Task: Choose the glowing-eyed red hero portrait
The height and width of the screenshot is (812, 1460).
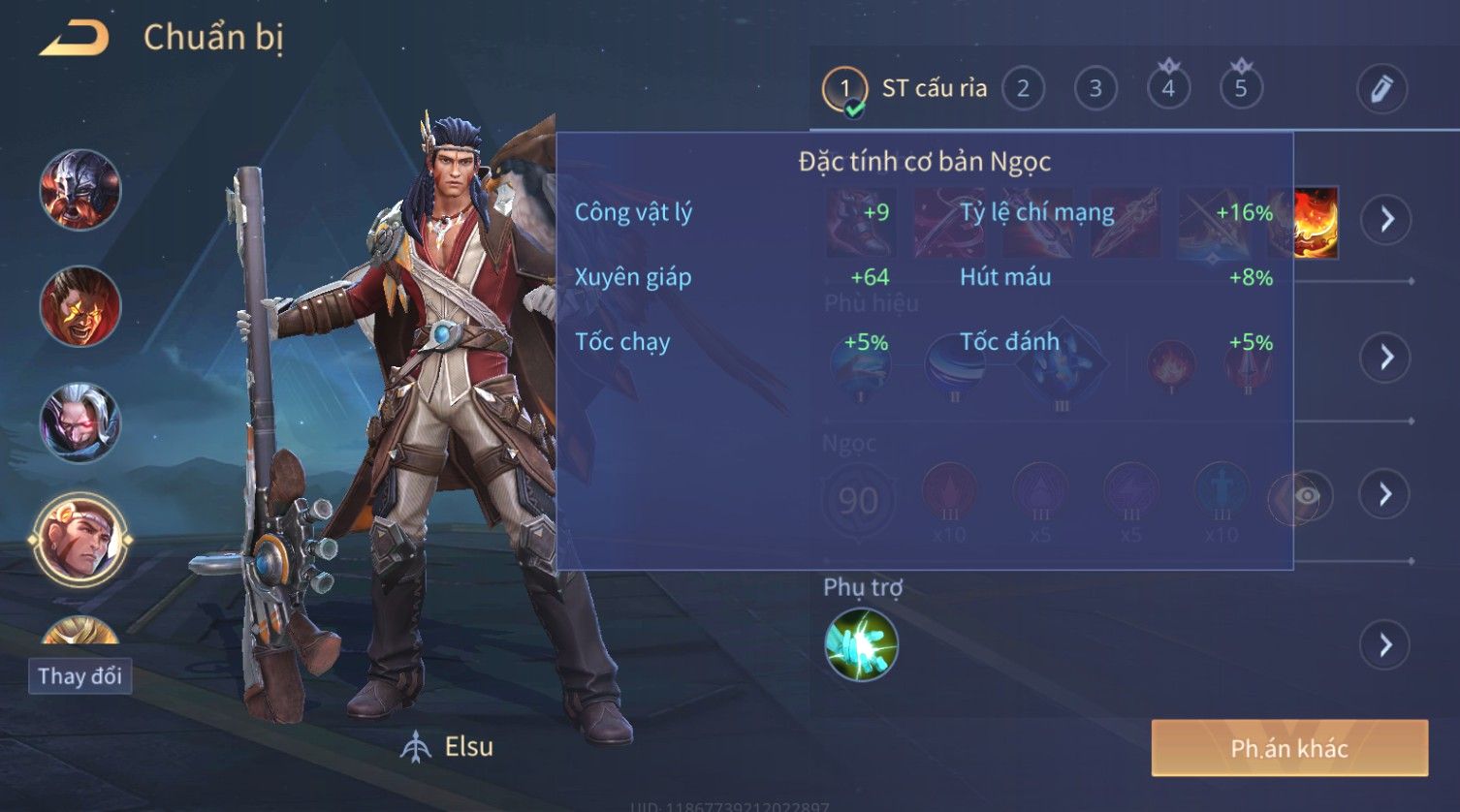Action: [79, 306]
